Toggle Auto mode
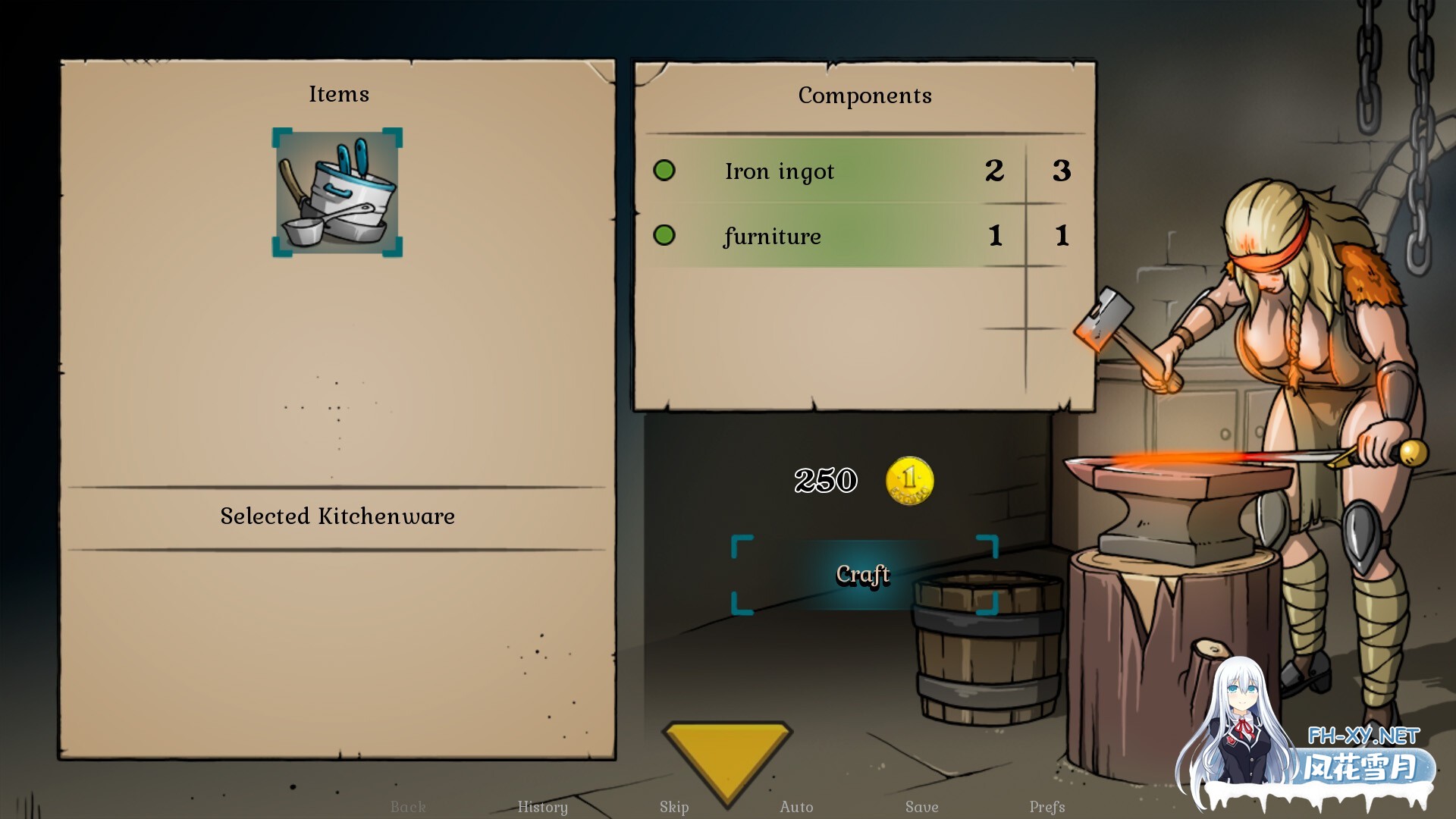 coord(796,807)
